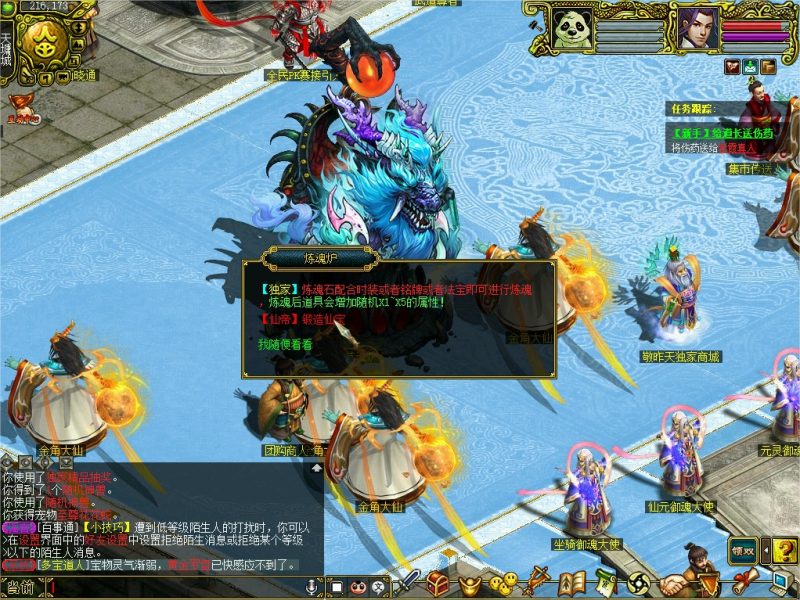The height and width of the screenshot is (600, 800).
Task: Click the green mail download icon
Action: coord(750,67)
